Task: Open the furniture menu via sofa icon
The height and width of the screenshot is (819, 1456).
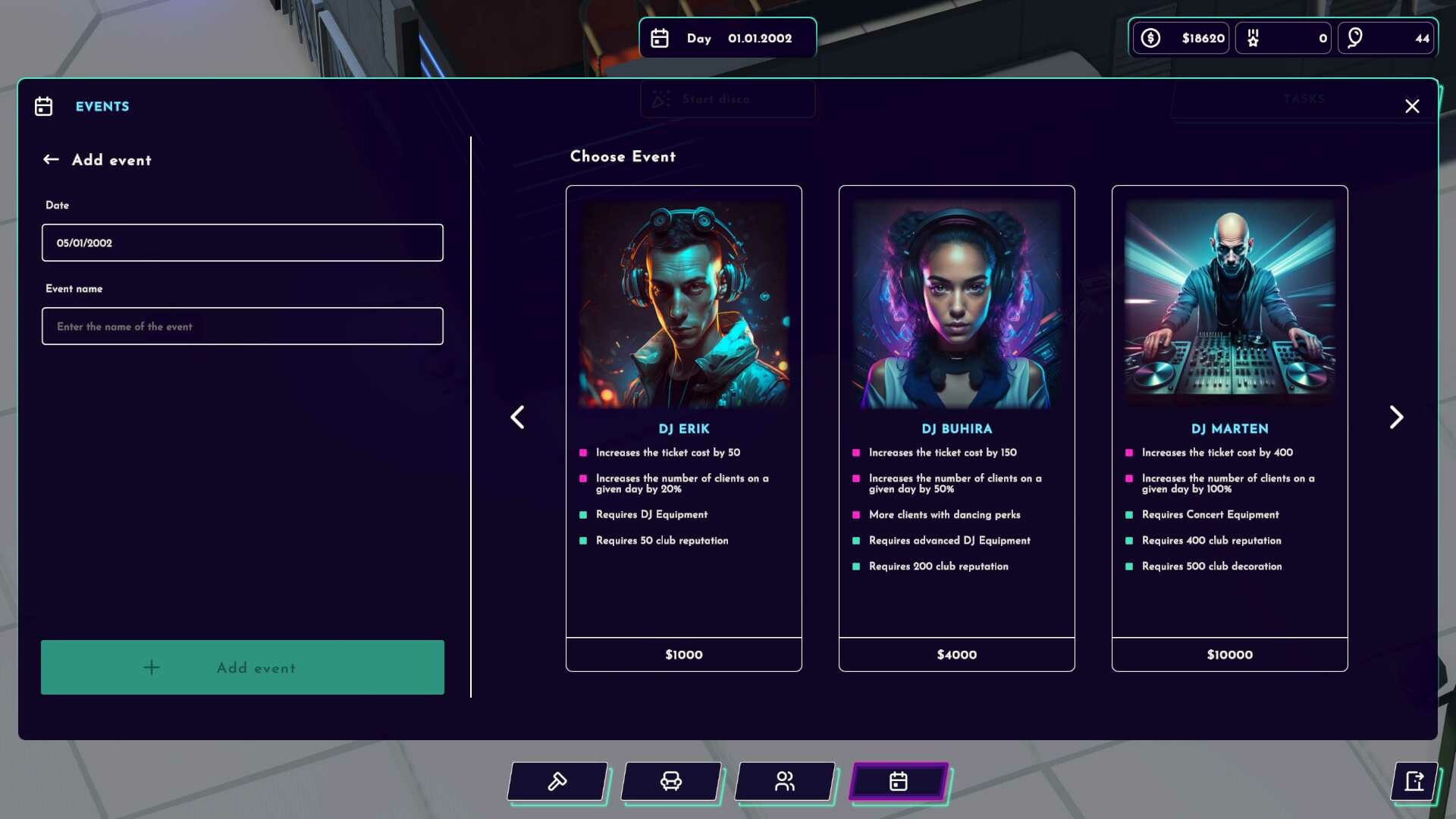Action: coord(670,782)
